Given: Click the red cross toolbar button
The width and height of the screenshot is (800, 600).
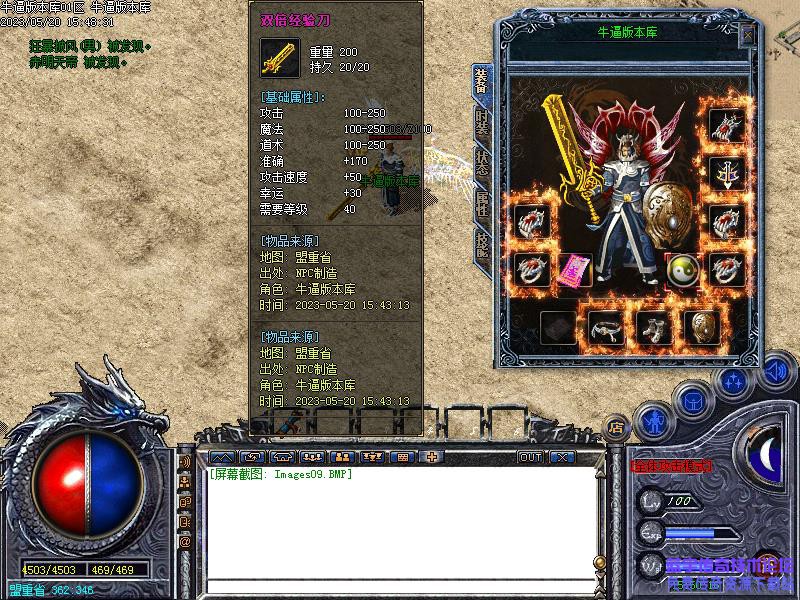Looking at the screenshot, I should (432, 457).
